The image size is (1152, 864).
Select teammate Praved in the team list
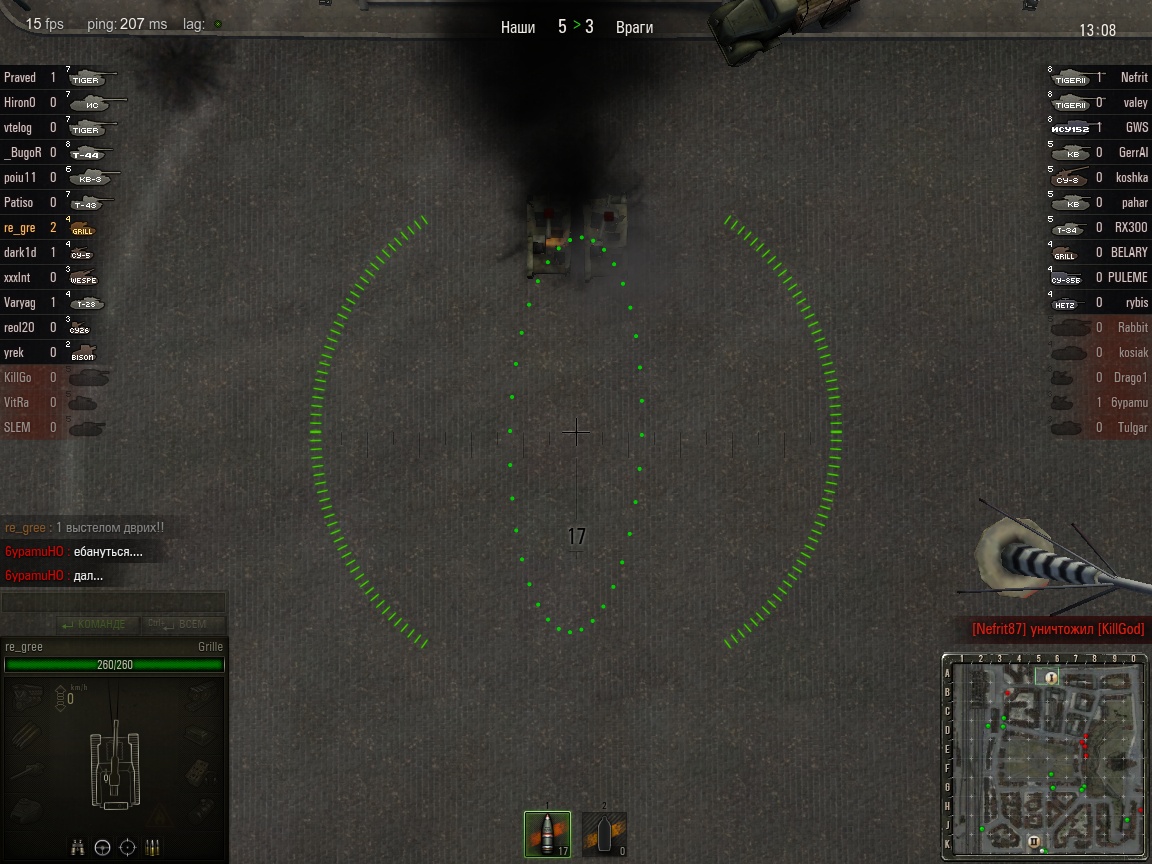point(20,77)
